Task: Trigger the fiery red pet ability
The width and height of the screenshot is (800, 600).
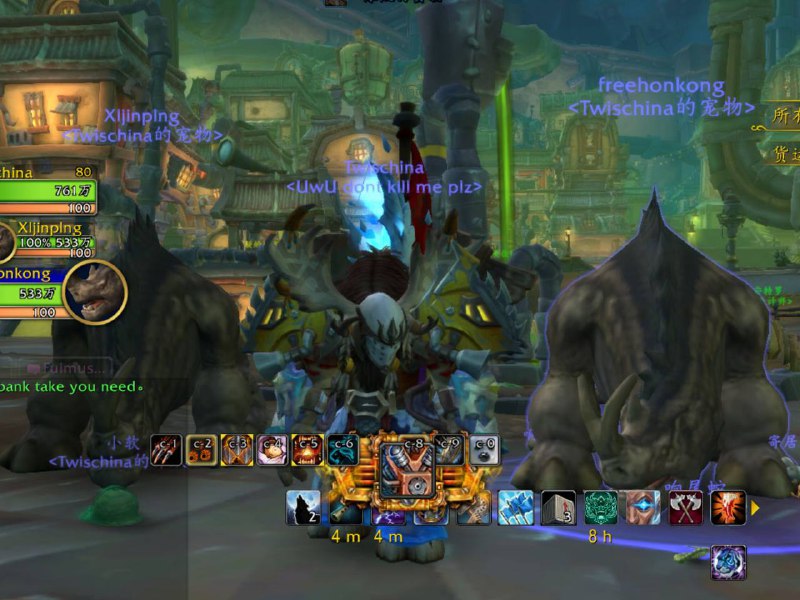Action: point(306,449)
